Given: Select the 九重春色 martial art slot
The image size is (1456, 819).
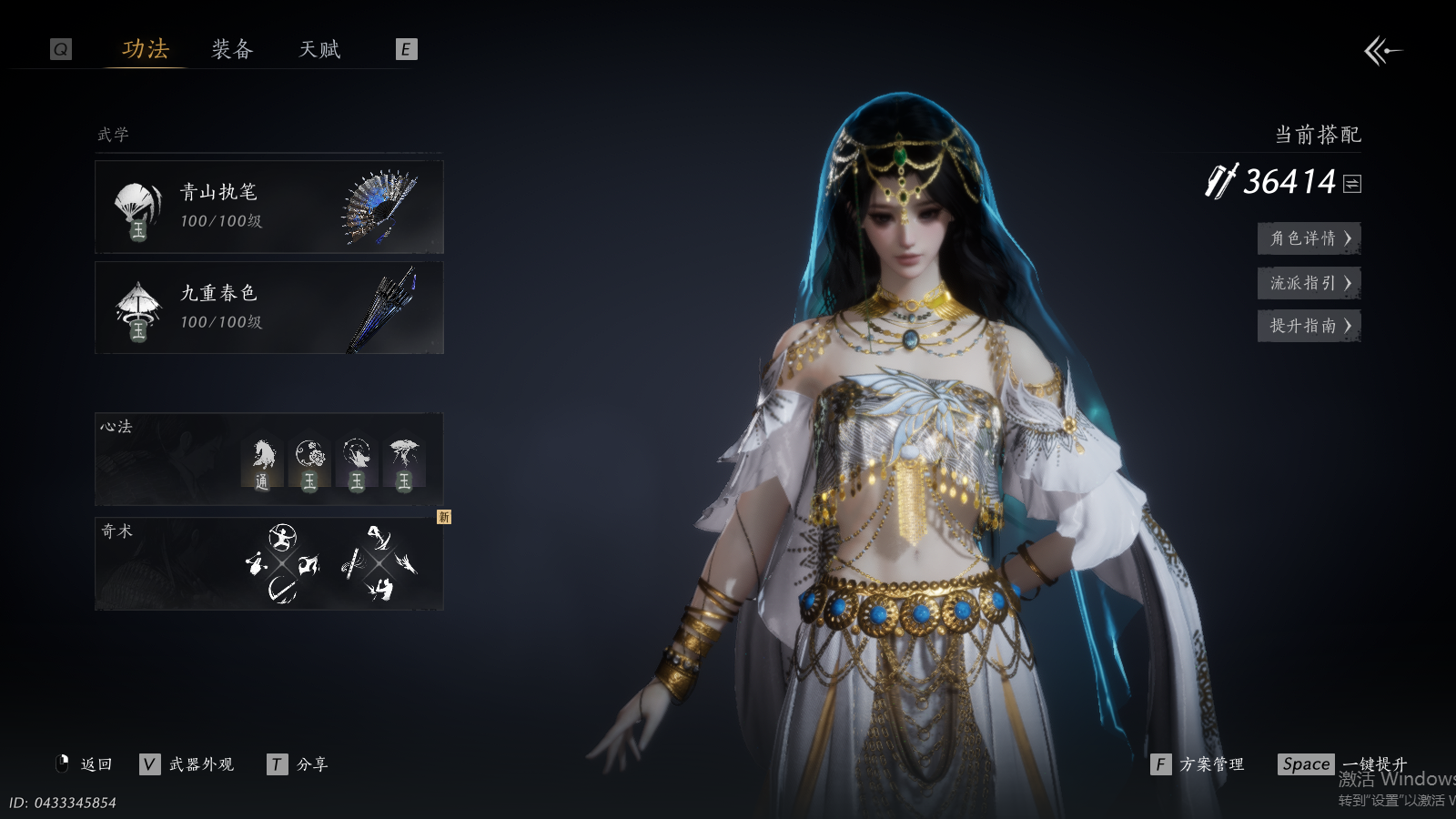Looking at the screenshot, I should 269,308.
